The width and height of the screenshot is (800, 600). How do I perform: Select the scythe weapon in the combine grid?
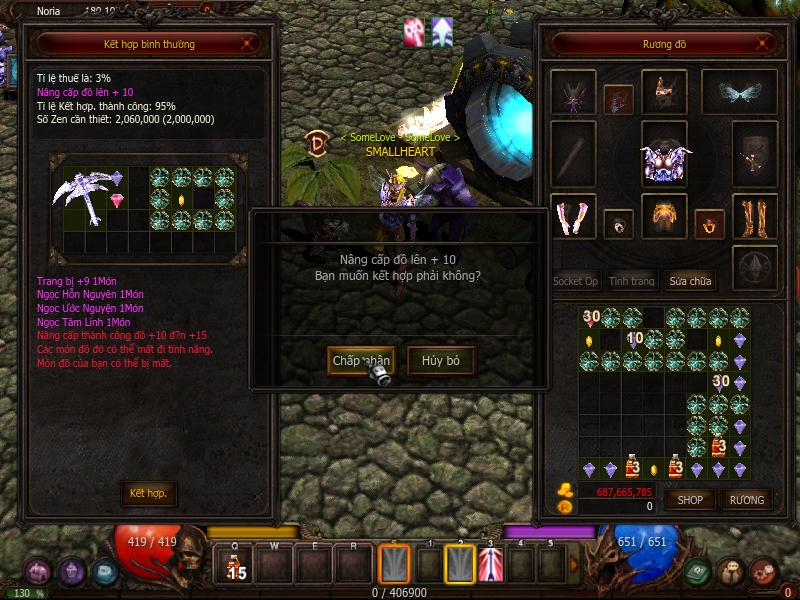pos(82,193)
